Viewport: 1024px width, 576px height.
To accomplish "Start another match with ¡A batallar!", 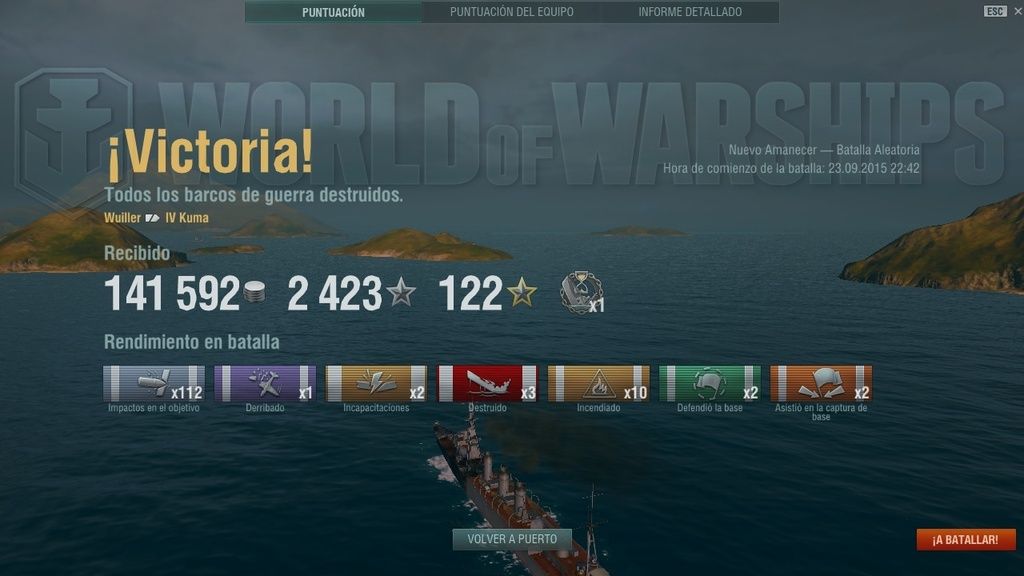I will (x=965, y=539).
